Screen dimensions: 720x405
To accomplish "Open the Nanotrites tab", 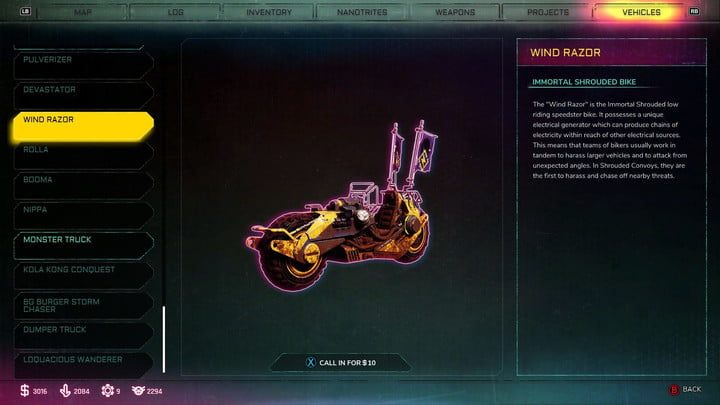I will click(361, 13).
